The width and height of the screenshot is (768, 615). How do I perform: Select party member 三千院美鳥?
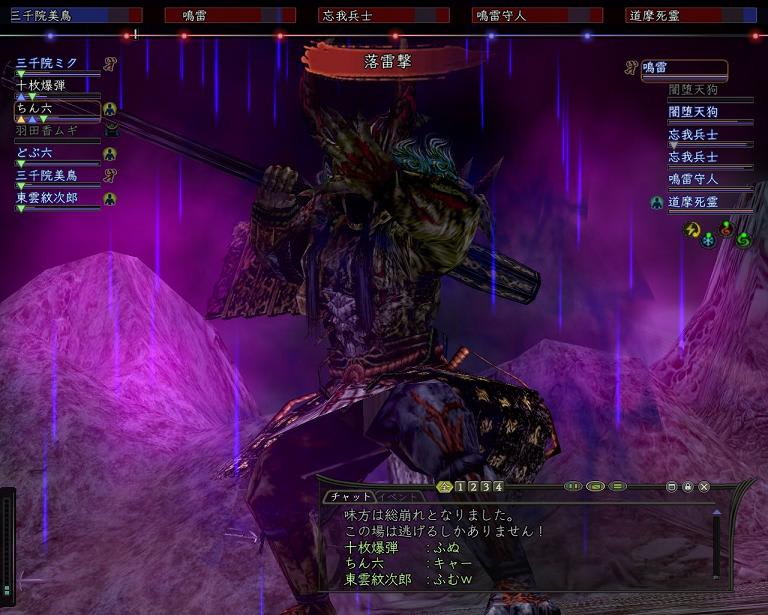click(46, 176)
